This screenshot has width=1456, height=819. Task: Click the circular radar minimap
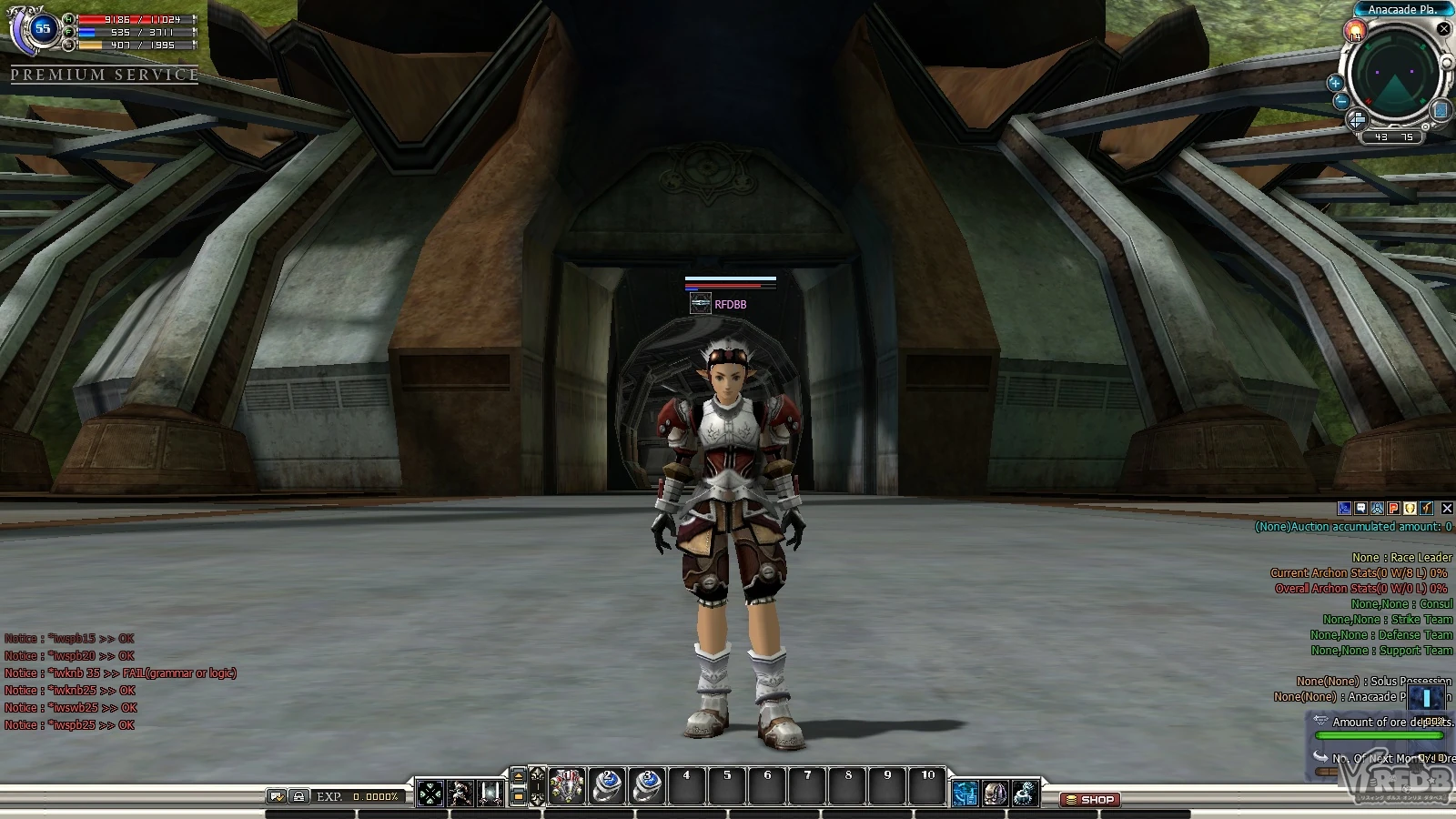[x=1393, y=75]
